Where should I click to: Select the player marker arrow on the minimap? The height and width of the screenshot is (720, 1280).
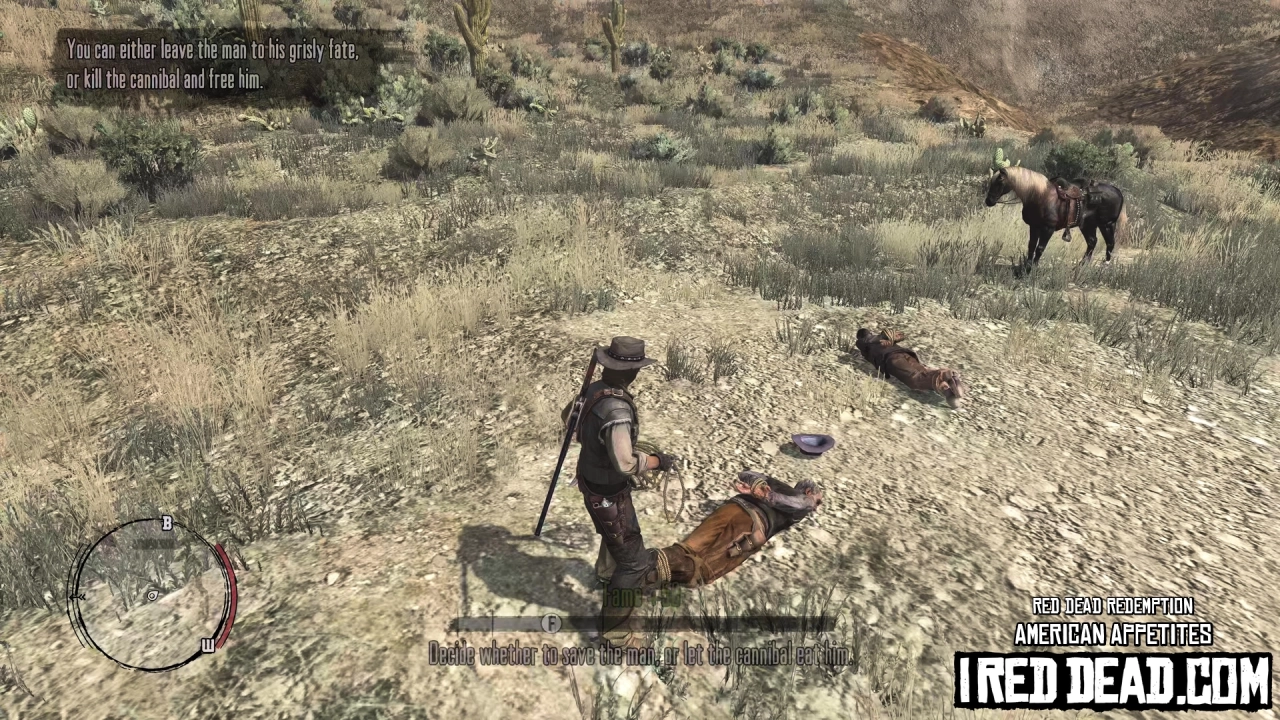[152, 597]
